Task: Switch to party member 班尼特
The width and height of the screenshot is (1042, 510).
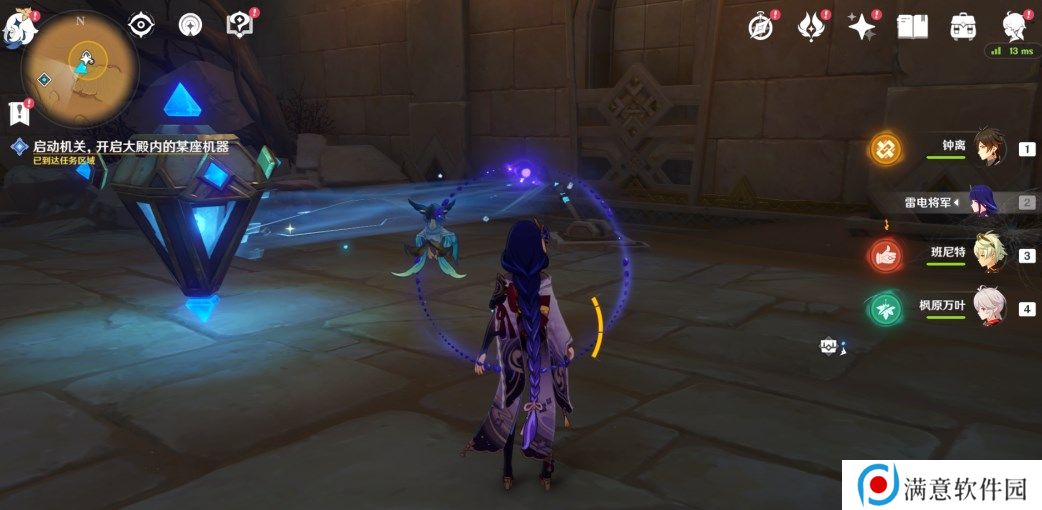Action: click(988, 254)
